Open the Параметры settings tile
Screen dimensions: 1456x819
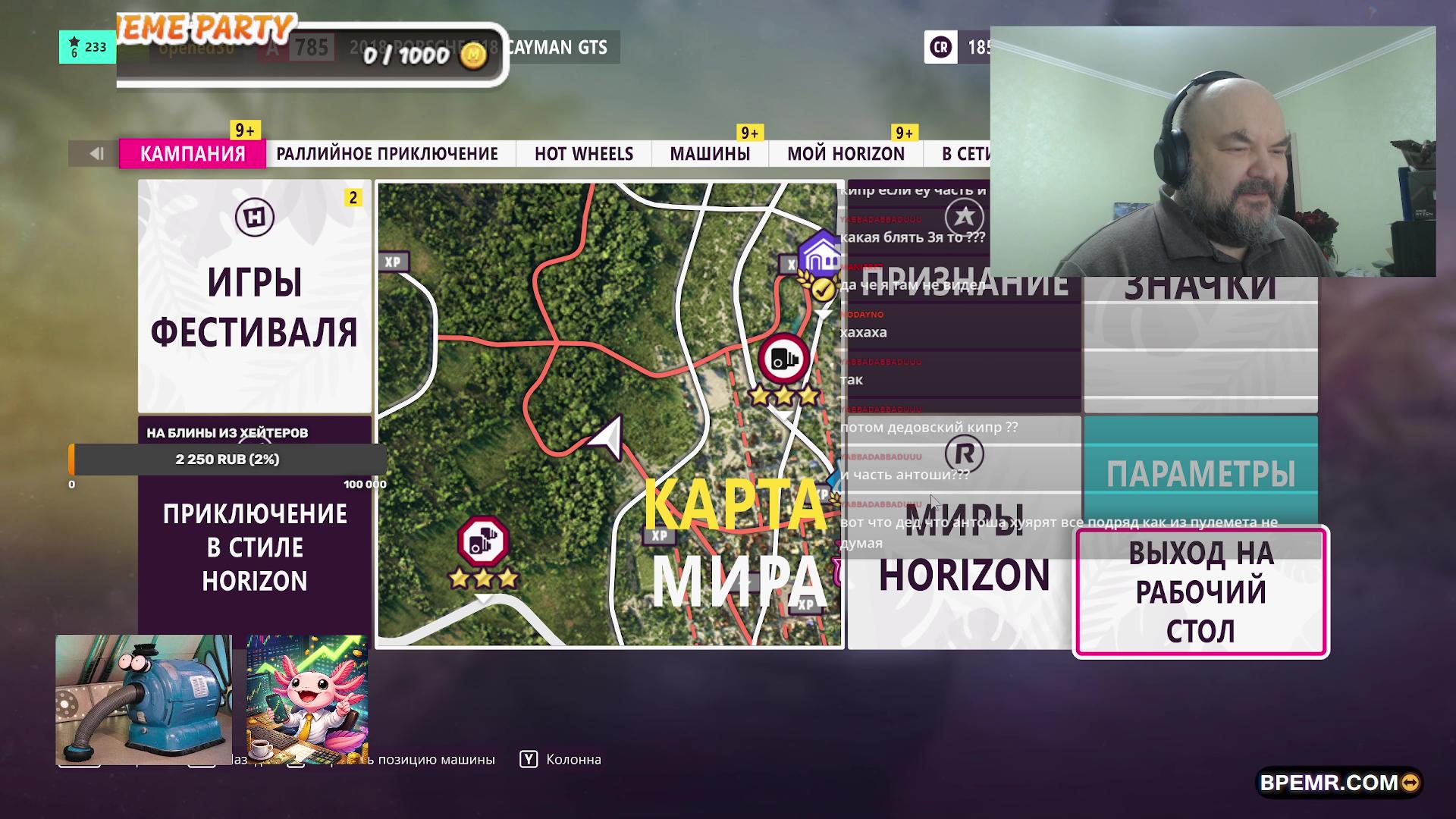pyautogui.click(x=1200, y=472)
